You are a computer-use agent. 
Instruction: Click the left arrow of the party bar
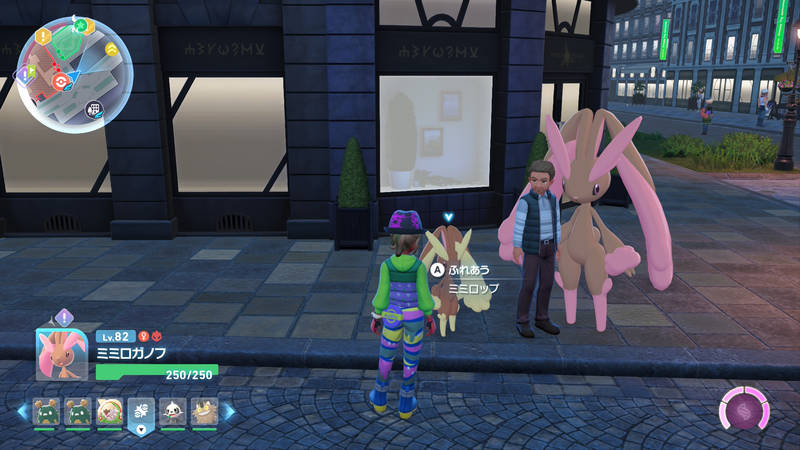22,410
